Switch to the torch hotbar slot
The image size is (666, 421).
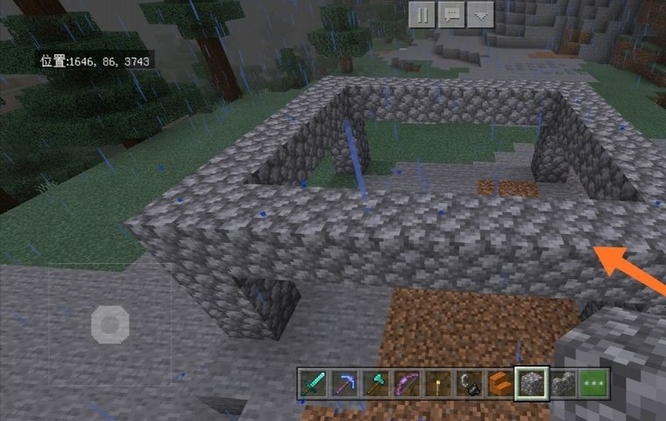(x=436, y=383)
